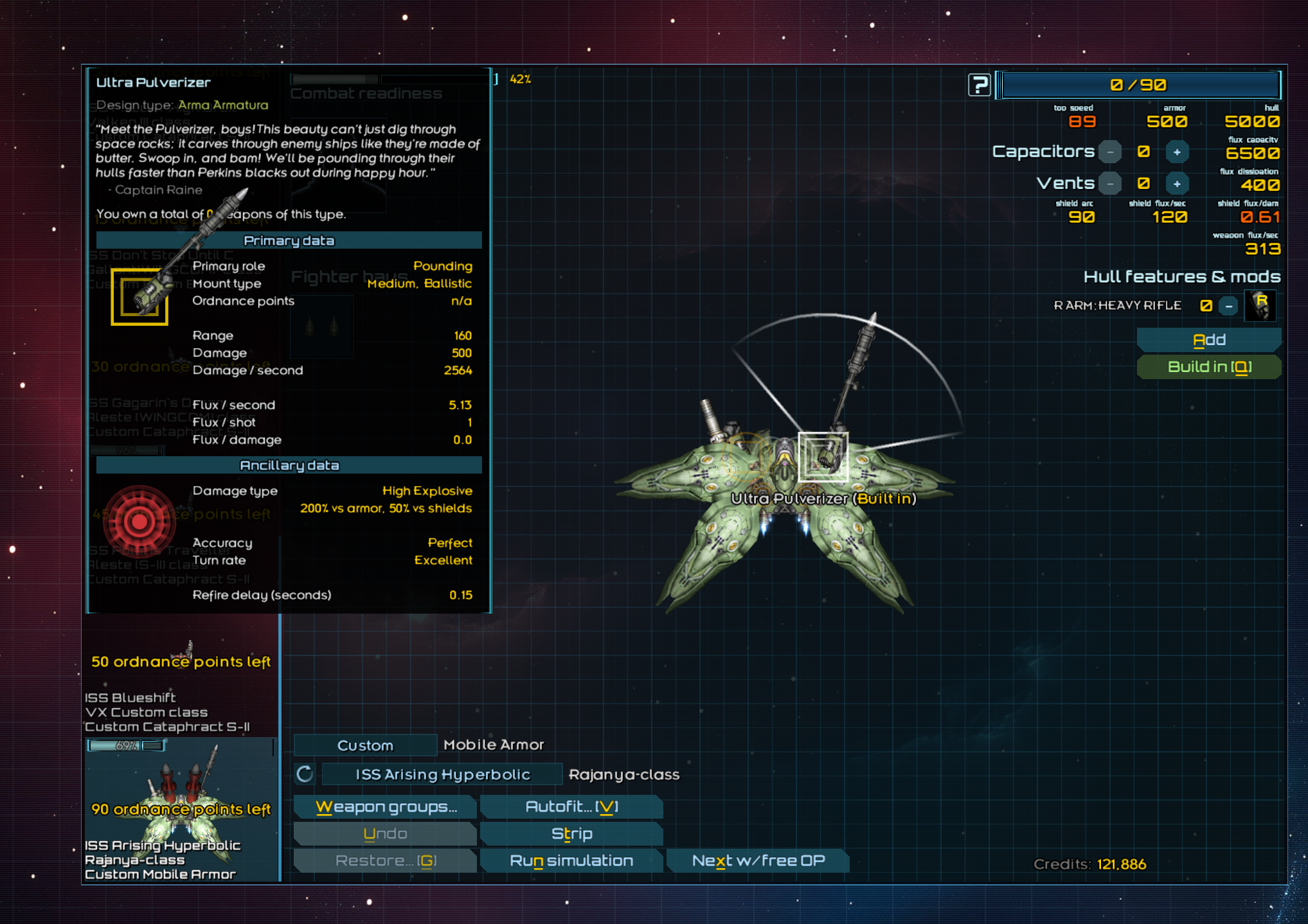
Task: Add a hull mod
Action: click(x=1208, y=340)
